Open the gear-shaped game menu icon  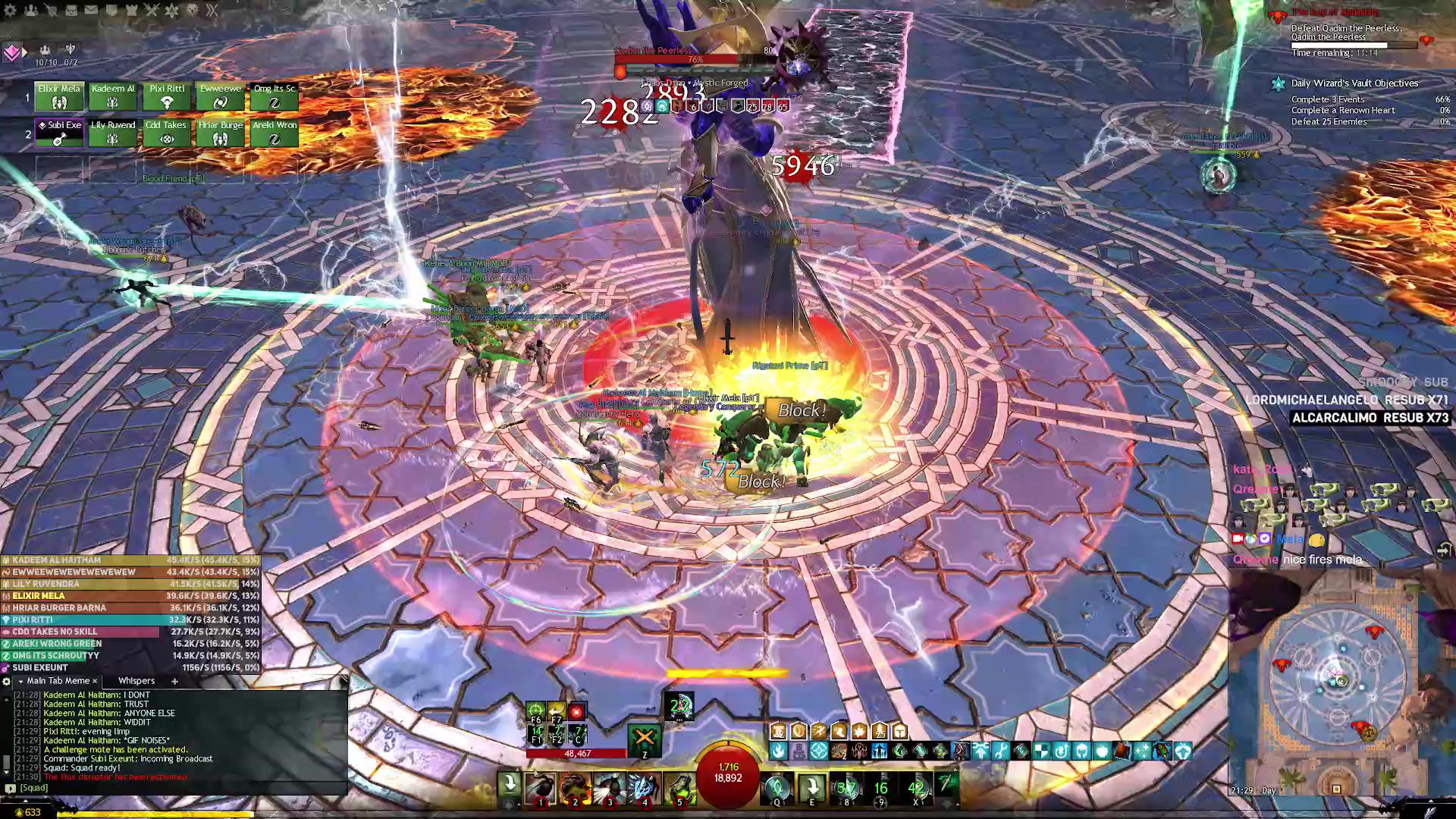tap(10, 10)
